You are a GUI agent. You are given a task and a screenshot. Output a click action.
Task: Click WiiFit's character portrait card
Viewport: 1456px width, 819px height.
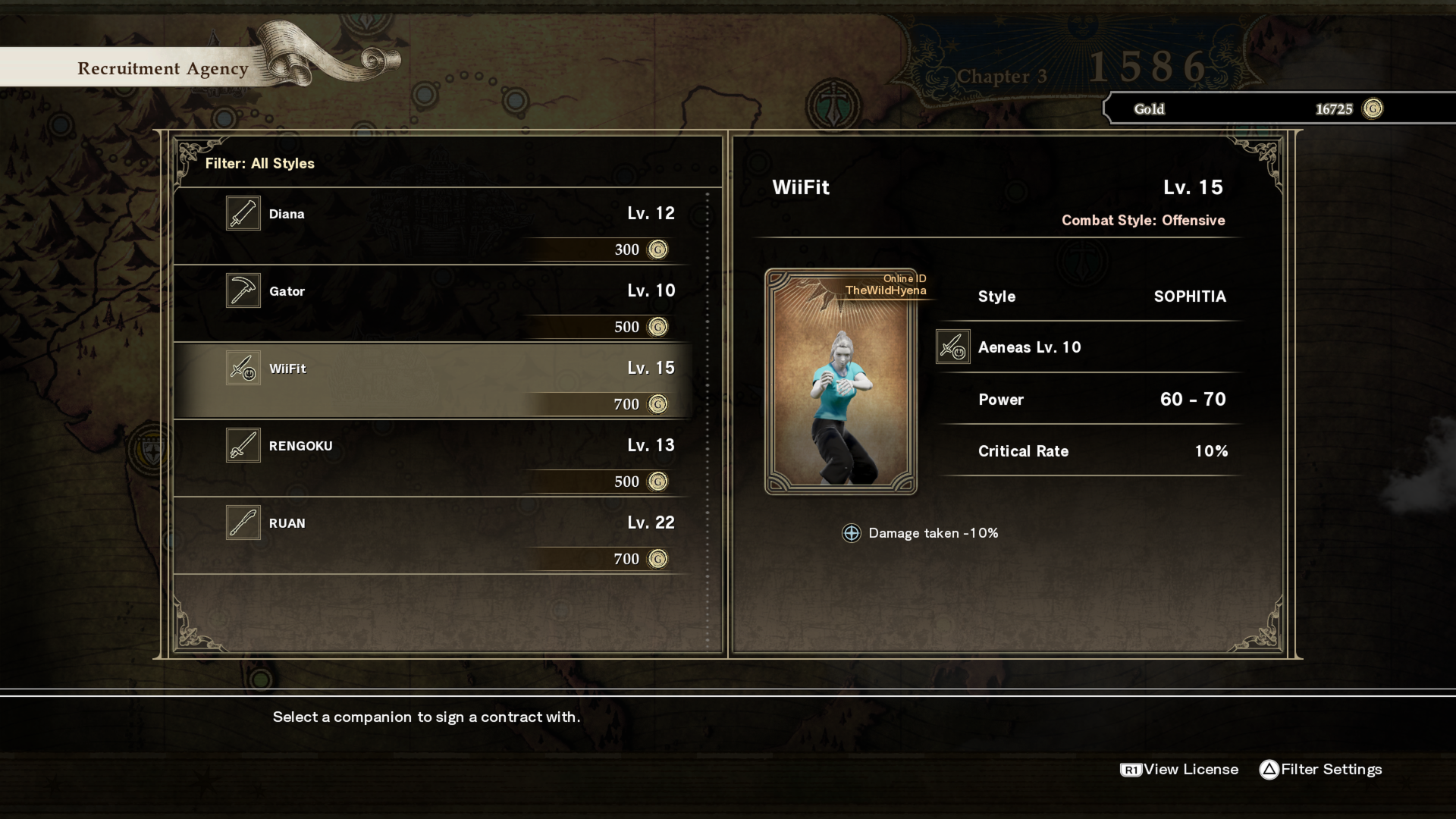tap(840, 382)
